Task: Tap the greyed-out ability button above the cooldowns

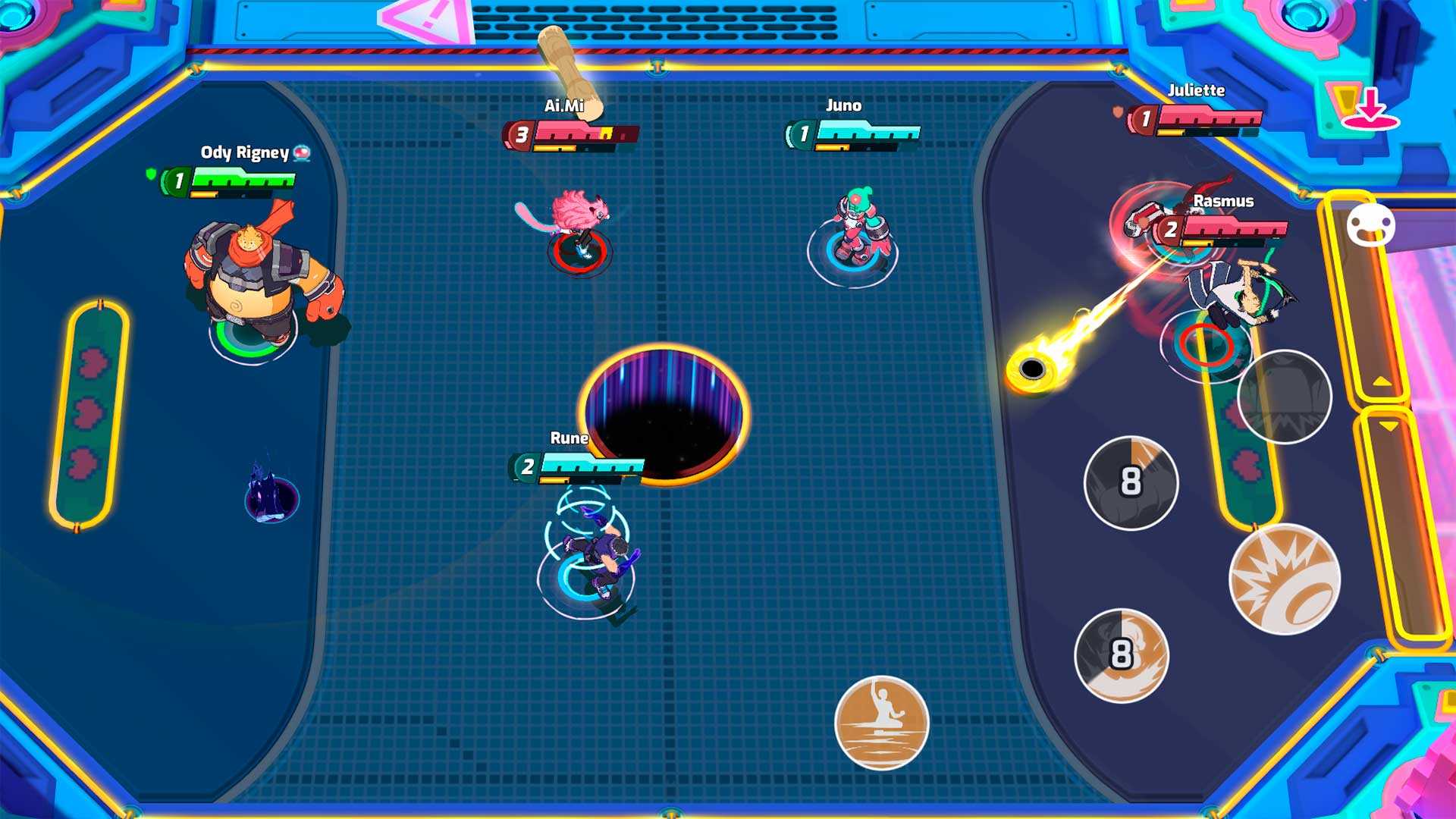Action: [1284, 396]
